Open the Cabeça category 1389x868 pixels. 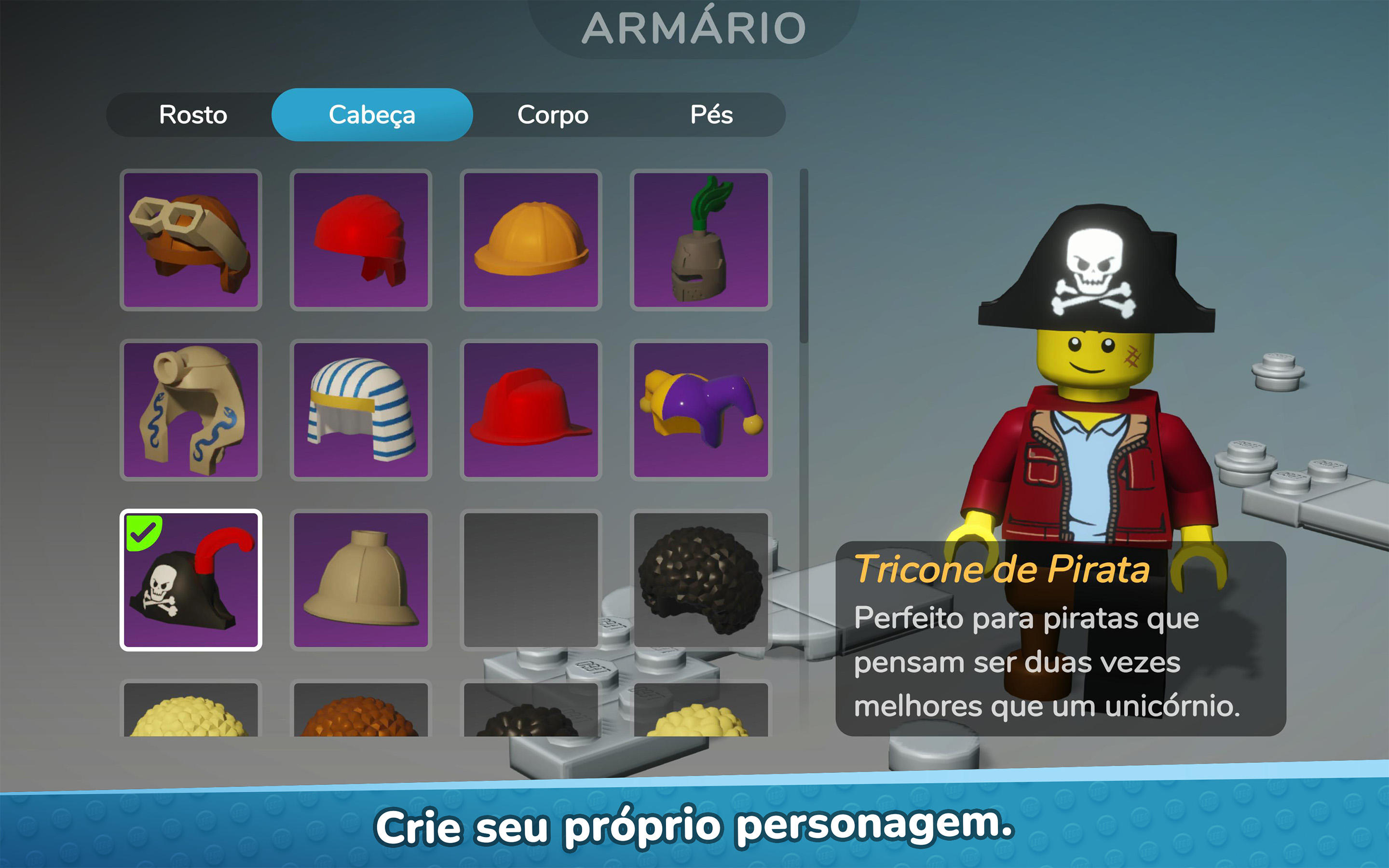click(x=371, y=115)
